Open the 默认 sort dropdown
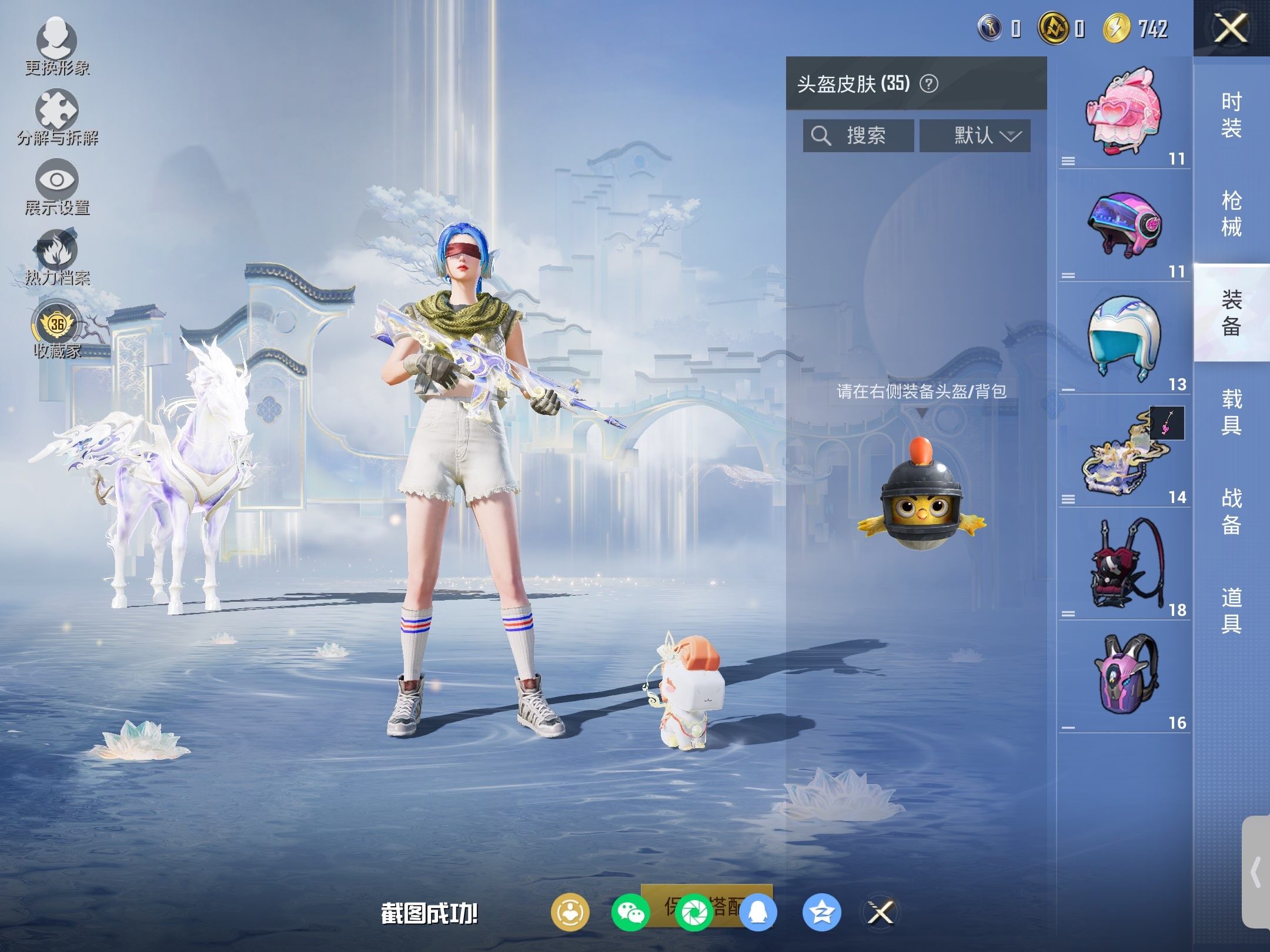This screenshot has height=952, width=1270. pos(975,136)
